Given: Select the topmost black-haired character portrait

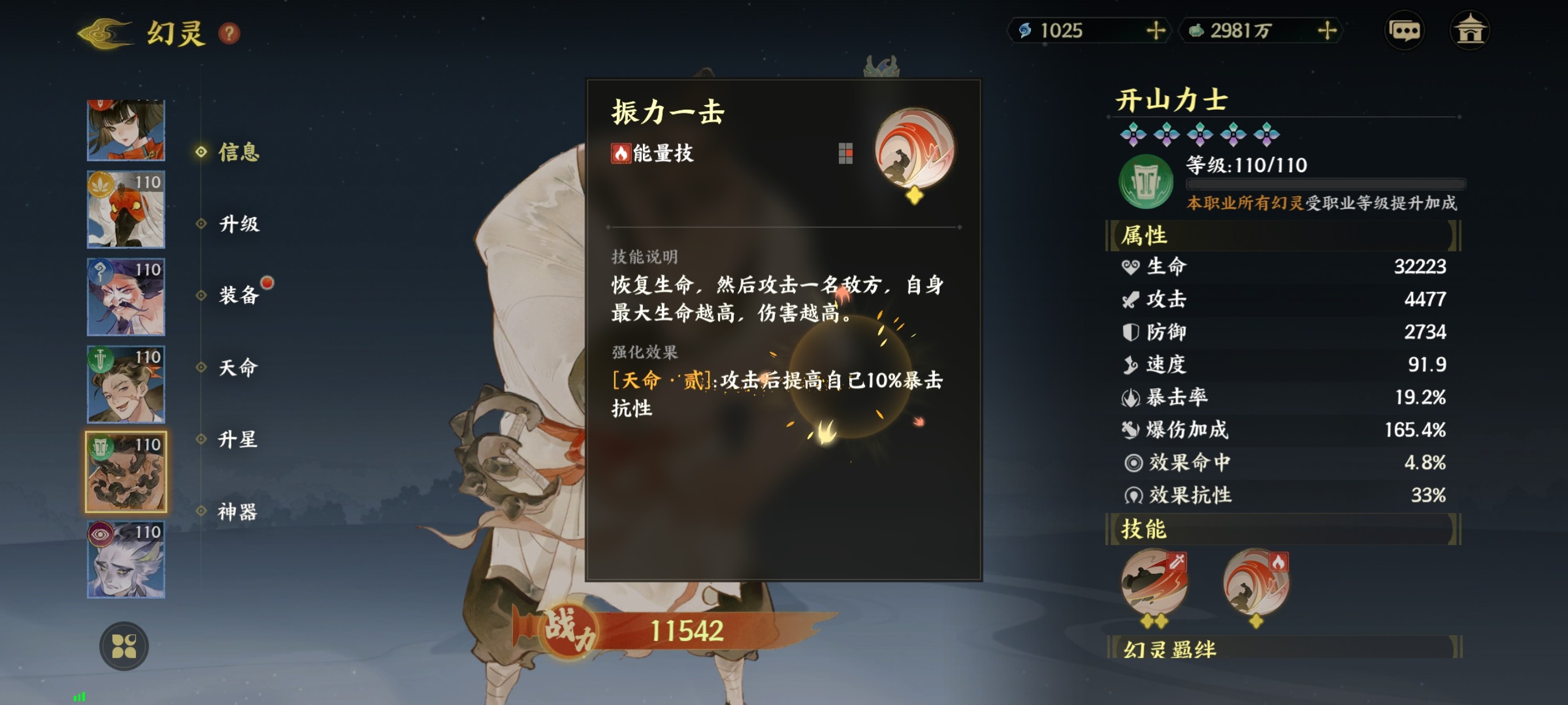Looking at the screenshot, I should (x=125, y=128).
